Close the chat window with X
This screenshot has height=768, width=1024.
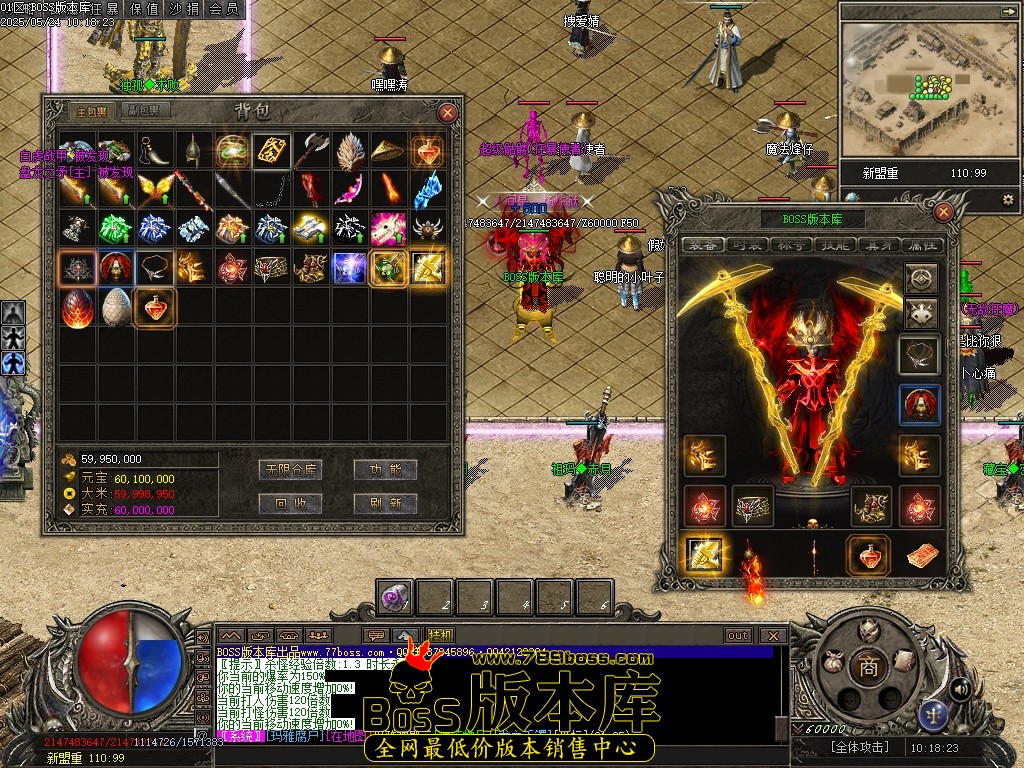point(772,635)
